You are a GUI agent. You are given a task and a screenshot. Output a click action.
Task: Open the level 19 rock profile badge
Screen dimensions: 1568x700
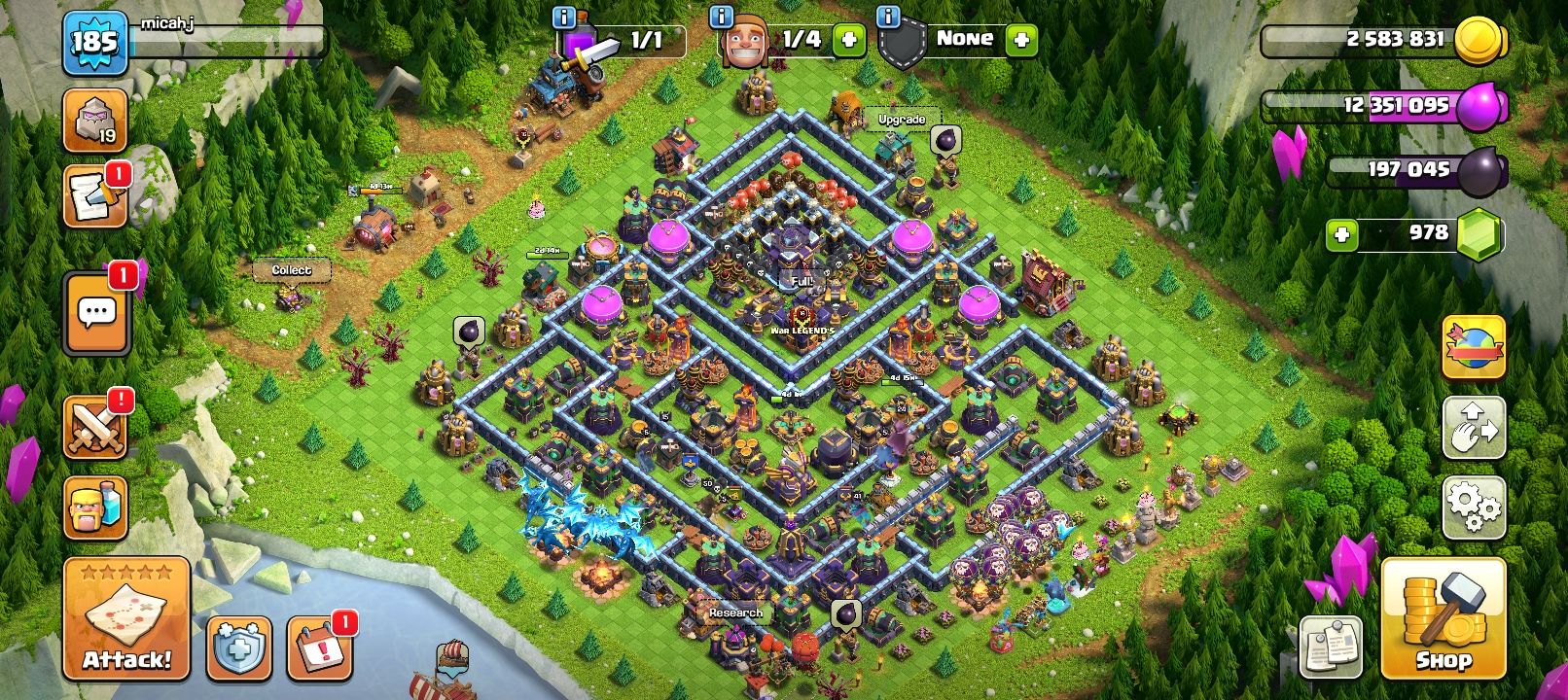[x=95, y=120]
